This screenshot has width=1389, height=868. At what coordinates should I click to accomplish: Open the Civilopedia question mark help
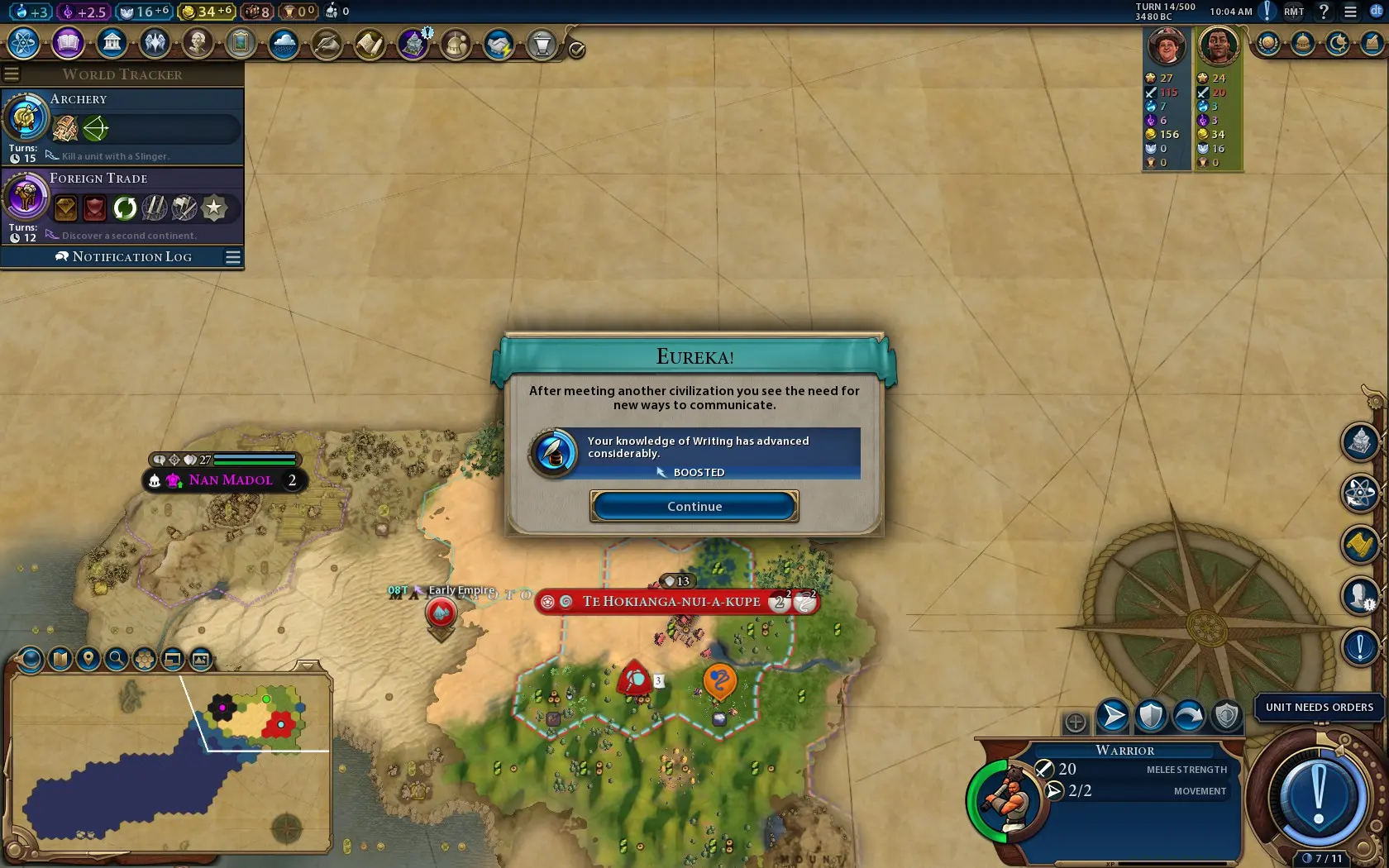pos(1324,12)
